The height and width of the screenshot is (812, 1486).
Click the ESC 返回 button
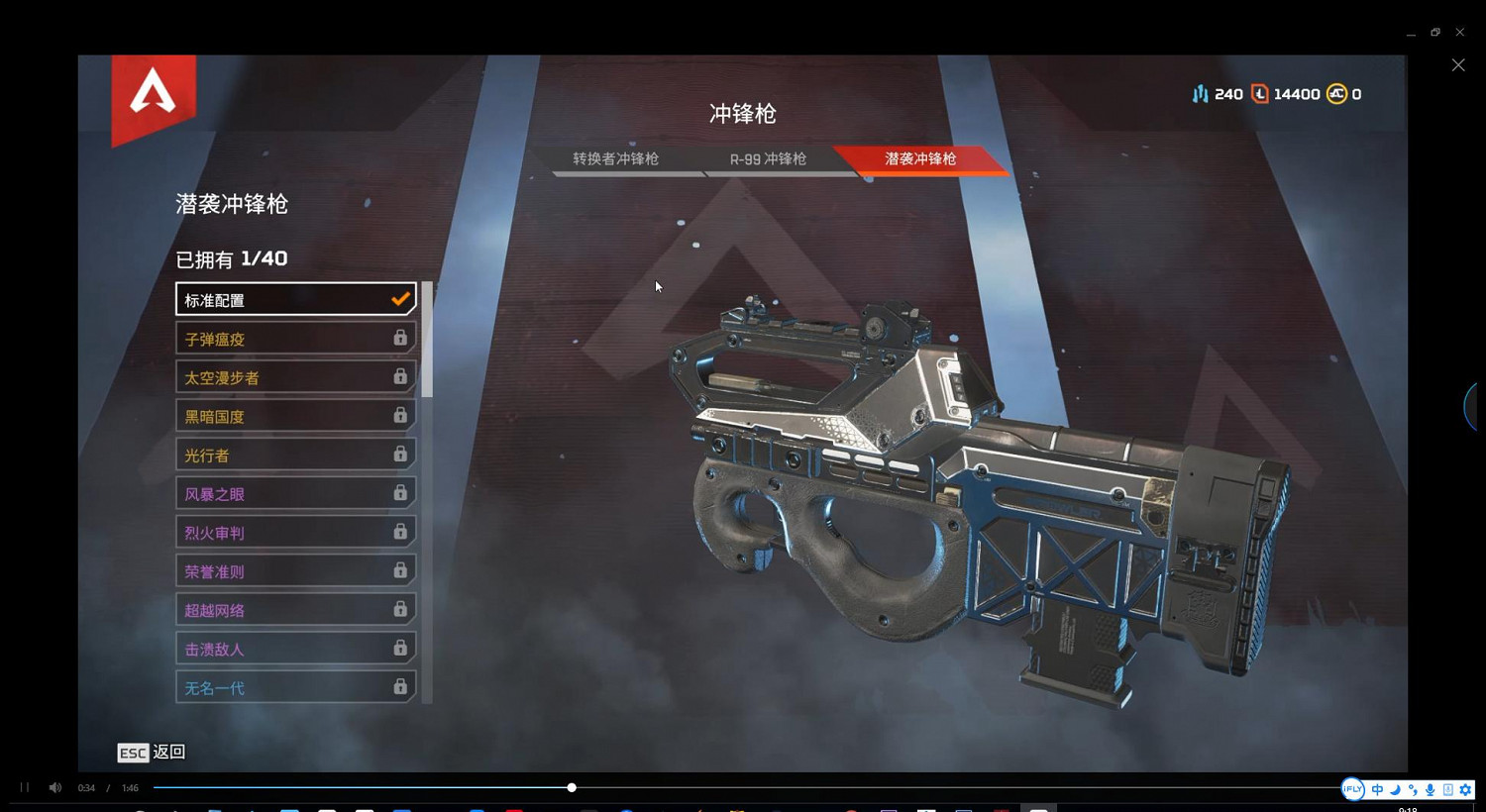(x=151, y=753)
